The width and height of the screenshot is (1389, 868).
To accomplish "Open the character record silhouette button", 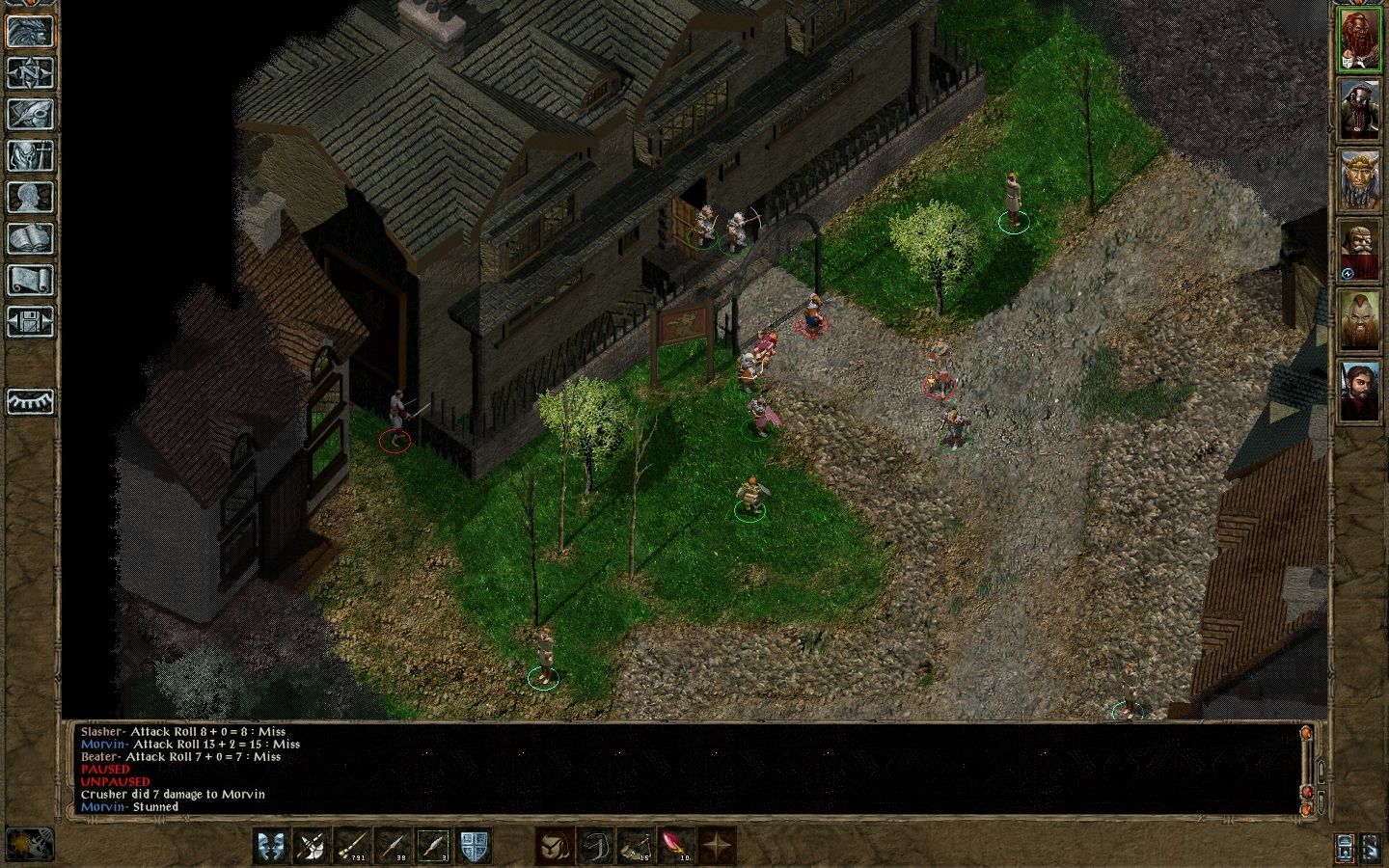I will pos(30,197).
